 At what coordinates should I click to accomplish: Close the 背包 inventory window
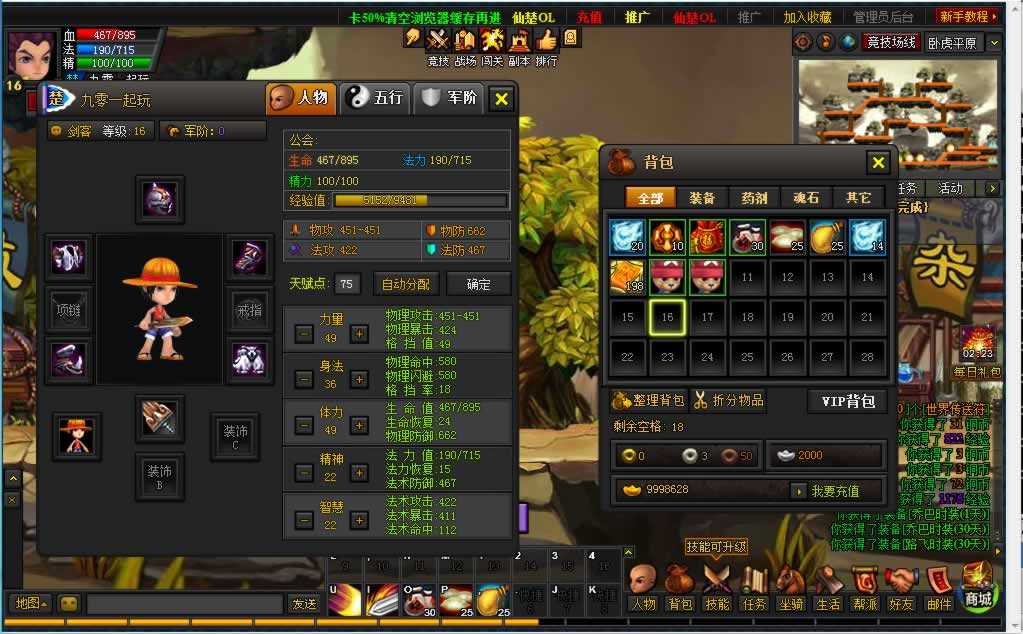[878, 162]
